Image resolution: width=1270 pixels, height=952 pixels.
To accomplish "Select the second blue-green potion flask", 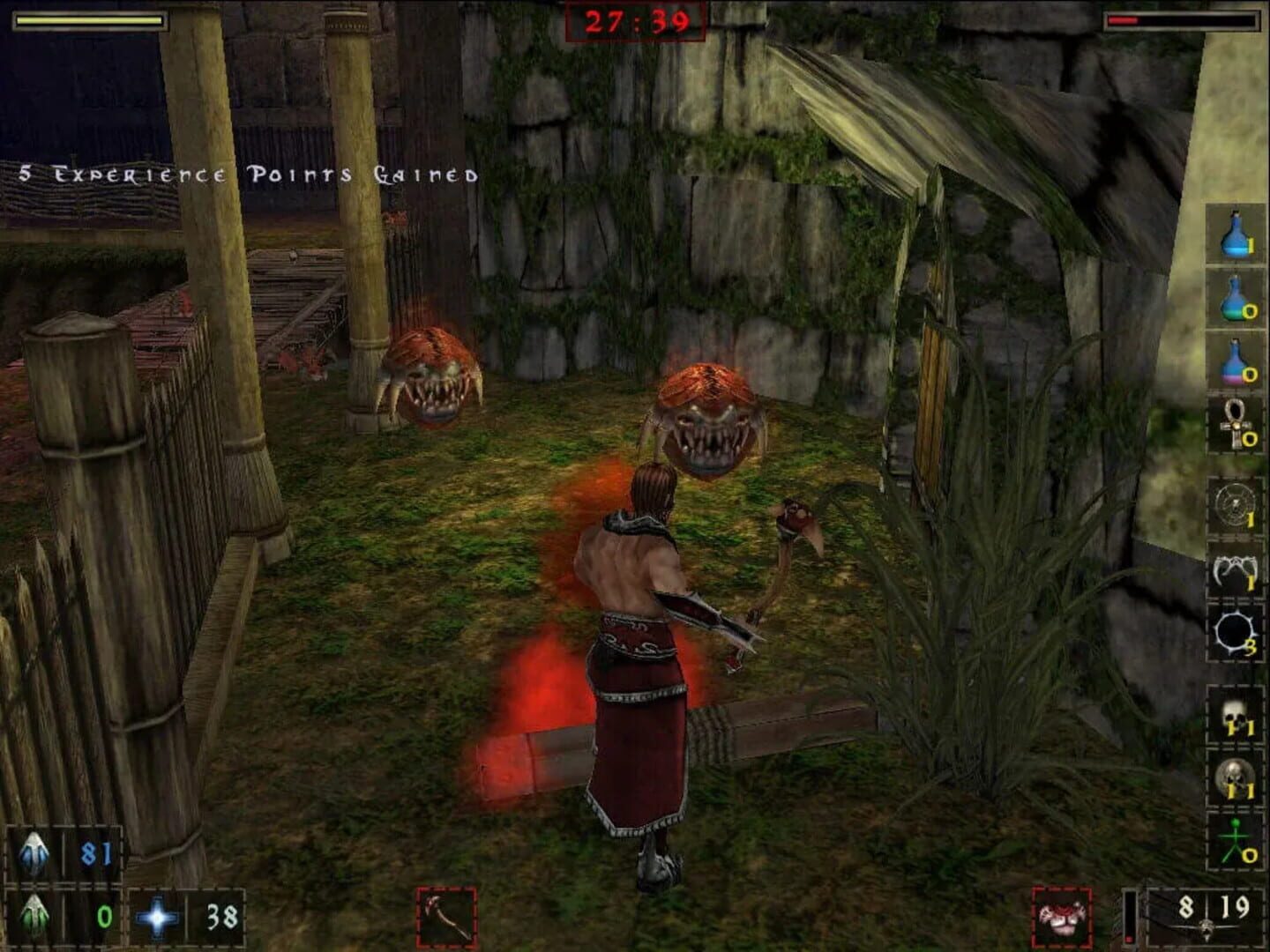I will click(1235, 297).
